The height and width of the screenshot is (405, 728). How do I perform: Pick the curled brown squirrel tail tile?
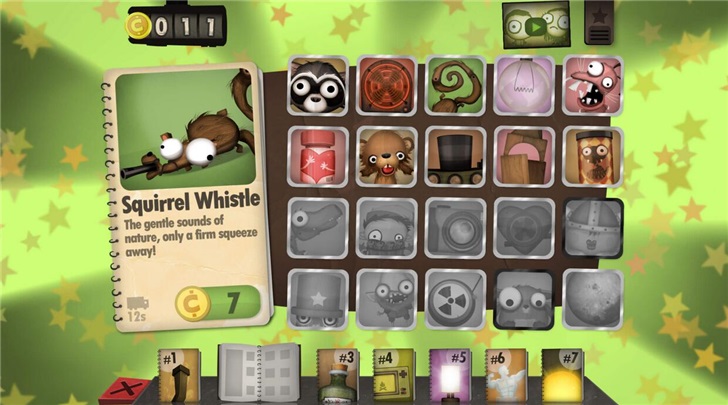(x=455, y=86)
